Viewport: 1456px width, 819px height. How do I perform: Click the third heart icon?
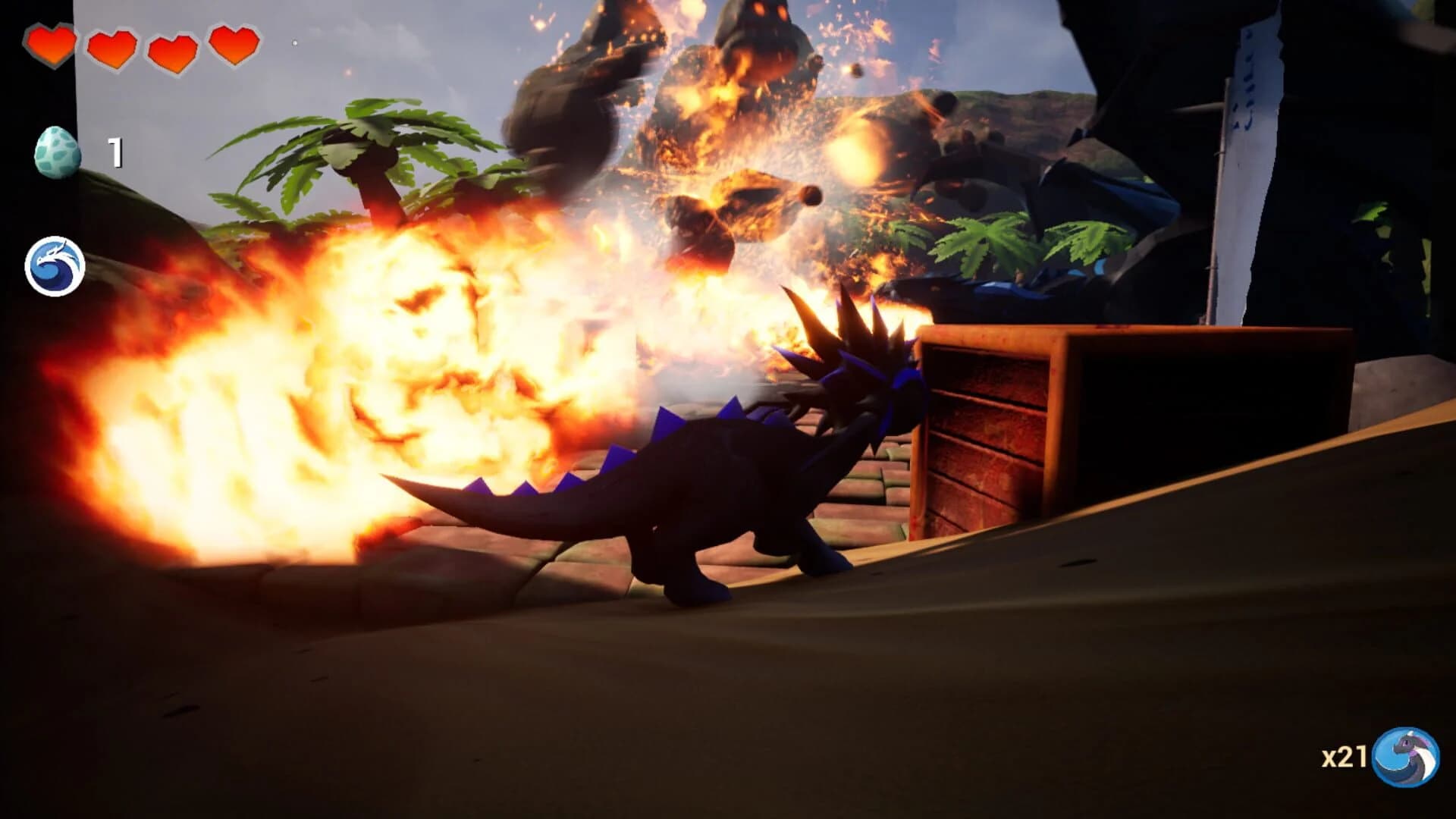coord(174,47)
